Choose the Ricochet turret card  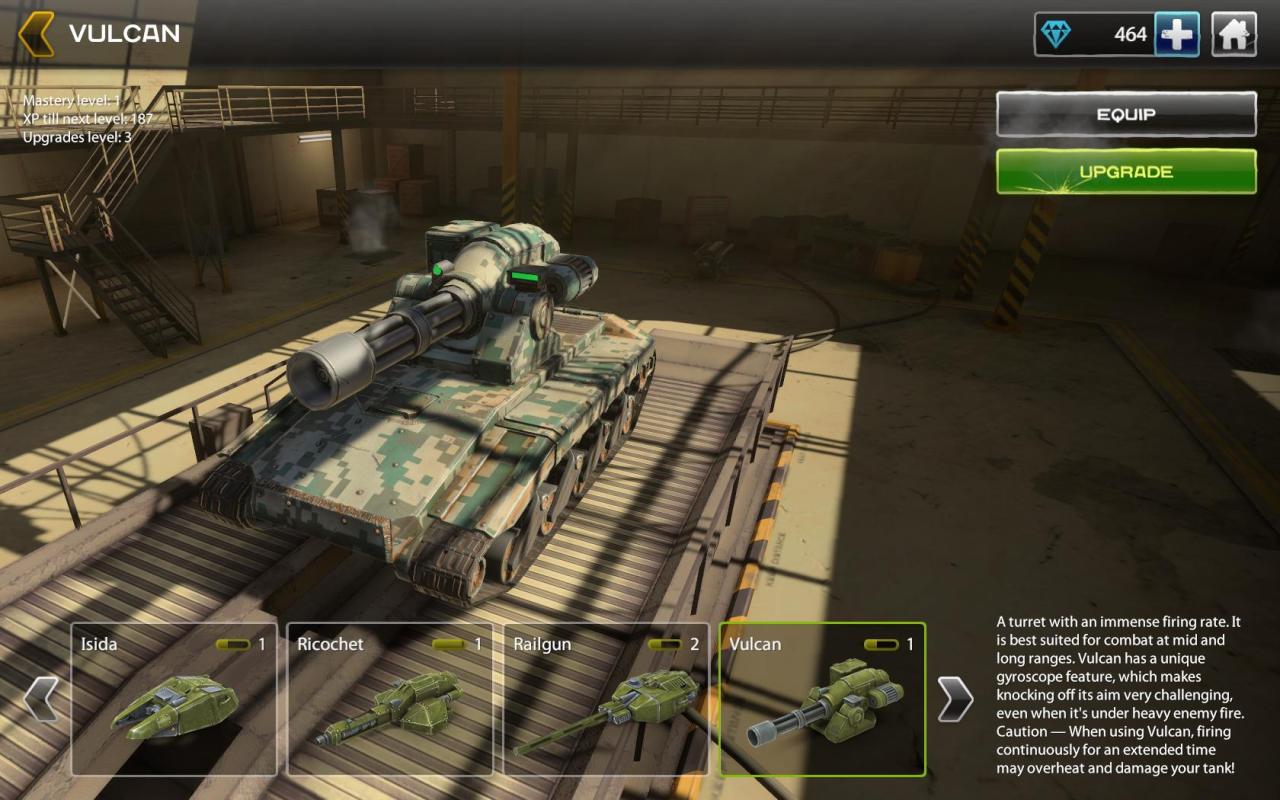[390, 699]
